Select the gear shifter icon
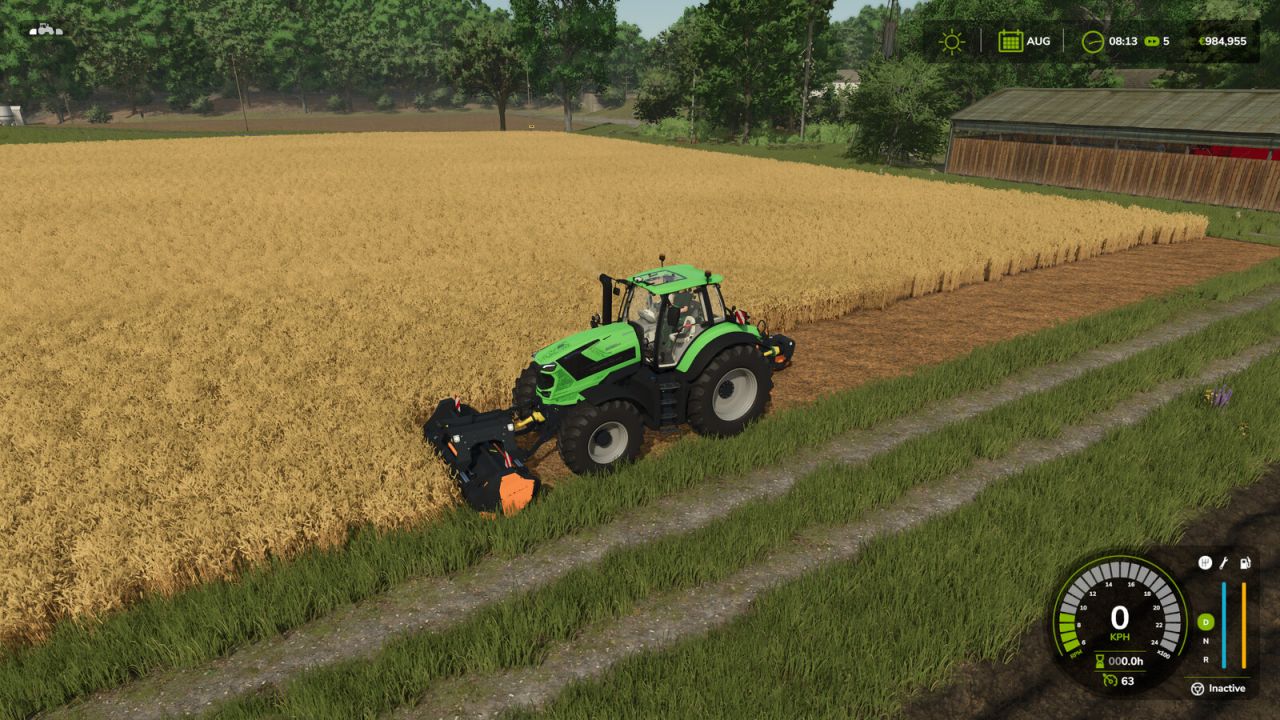1280x720 pixels. [1204, 561]
